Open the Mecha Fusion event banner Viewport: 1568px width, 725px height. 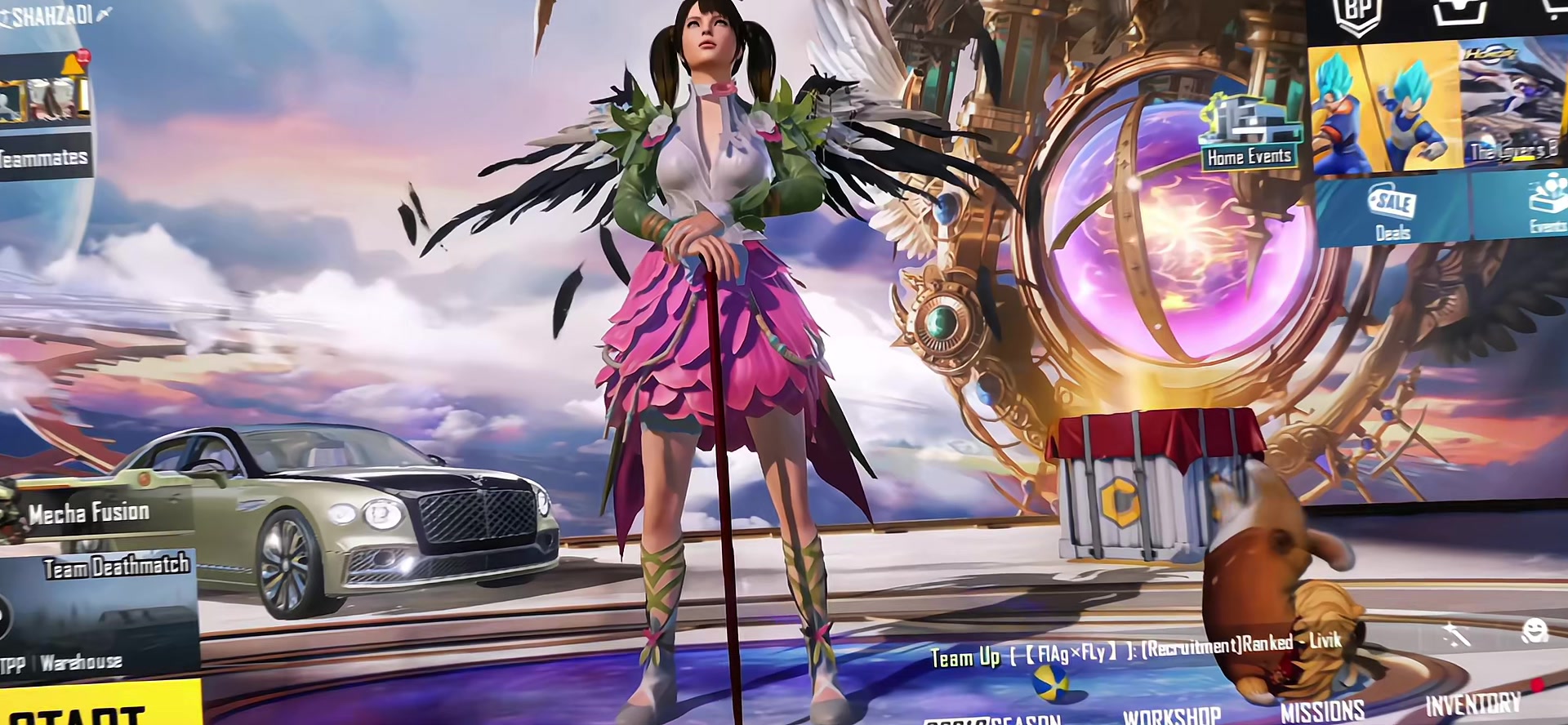tap(90, 513)
